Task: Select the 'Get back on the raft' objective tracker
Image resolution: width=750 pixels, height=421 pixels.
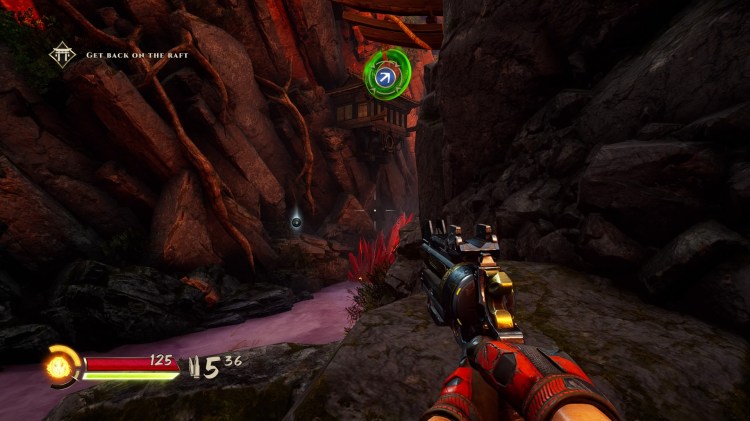Action: click(137, 56)
